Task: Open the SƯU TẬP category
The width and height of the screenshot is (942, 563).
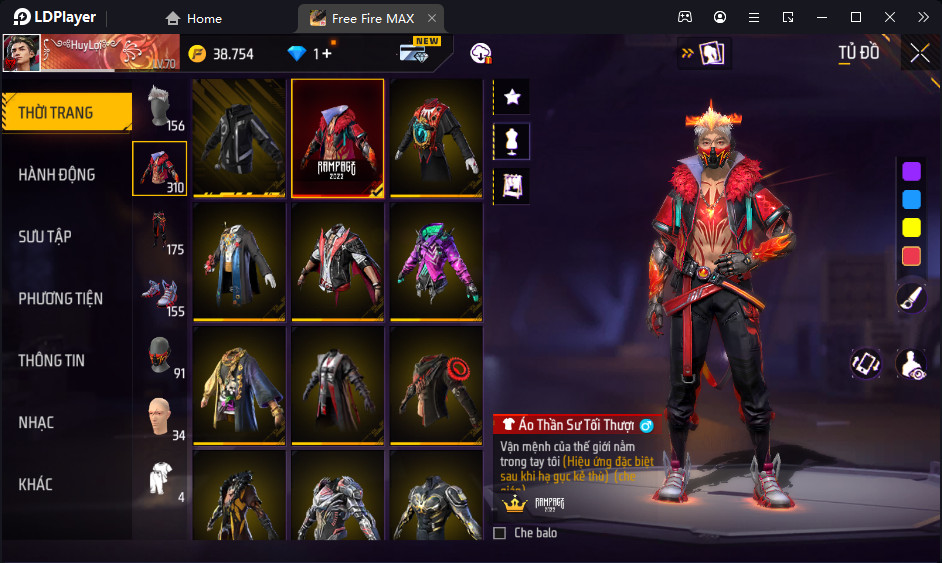Action: pos(45,237)
